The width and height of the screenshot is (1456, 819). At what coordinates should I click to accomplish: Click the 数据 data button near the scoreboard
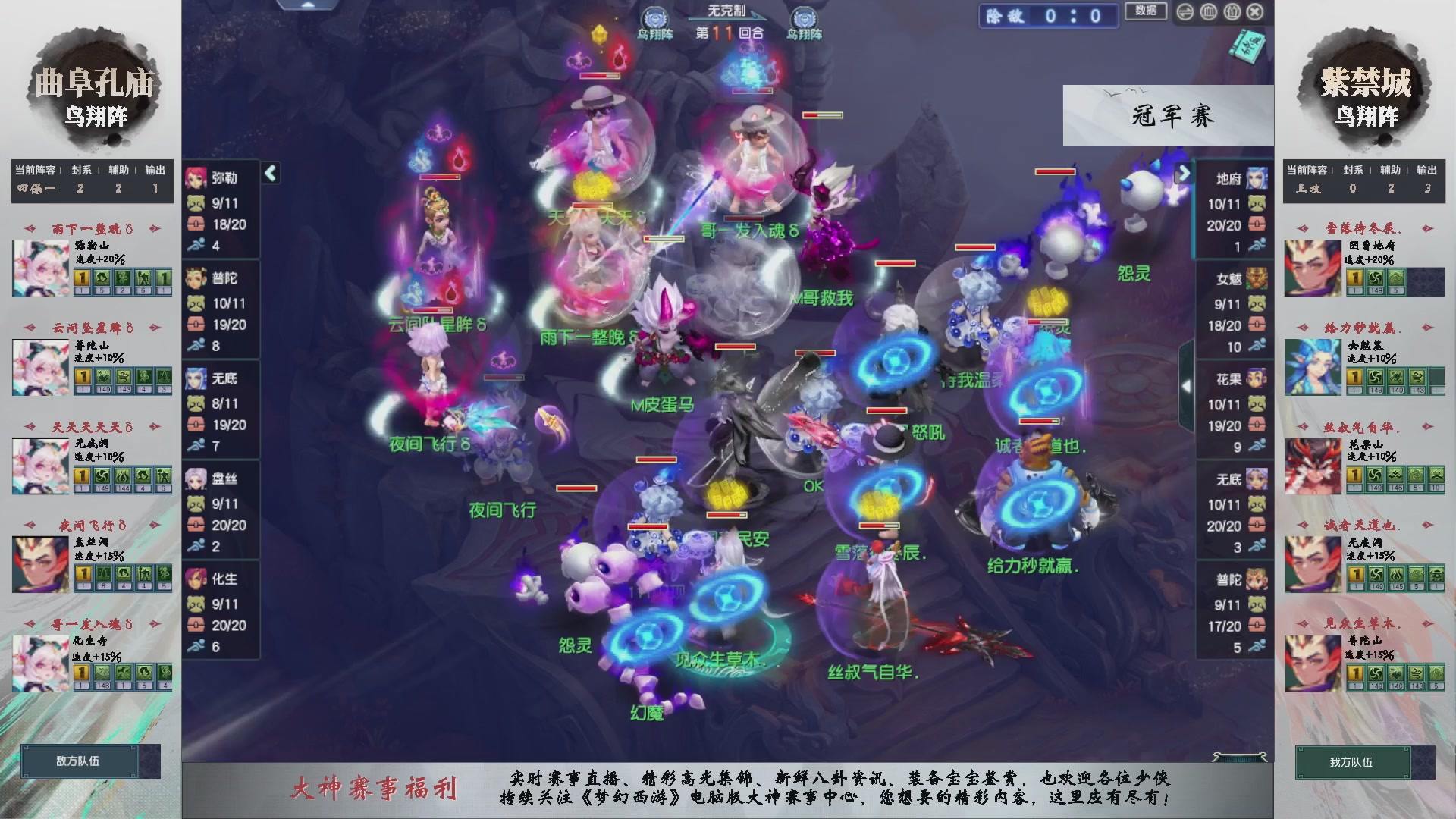(1146, 12)
